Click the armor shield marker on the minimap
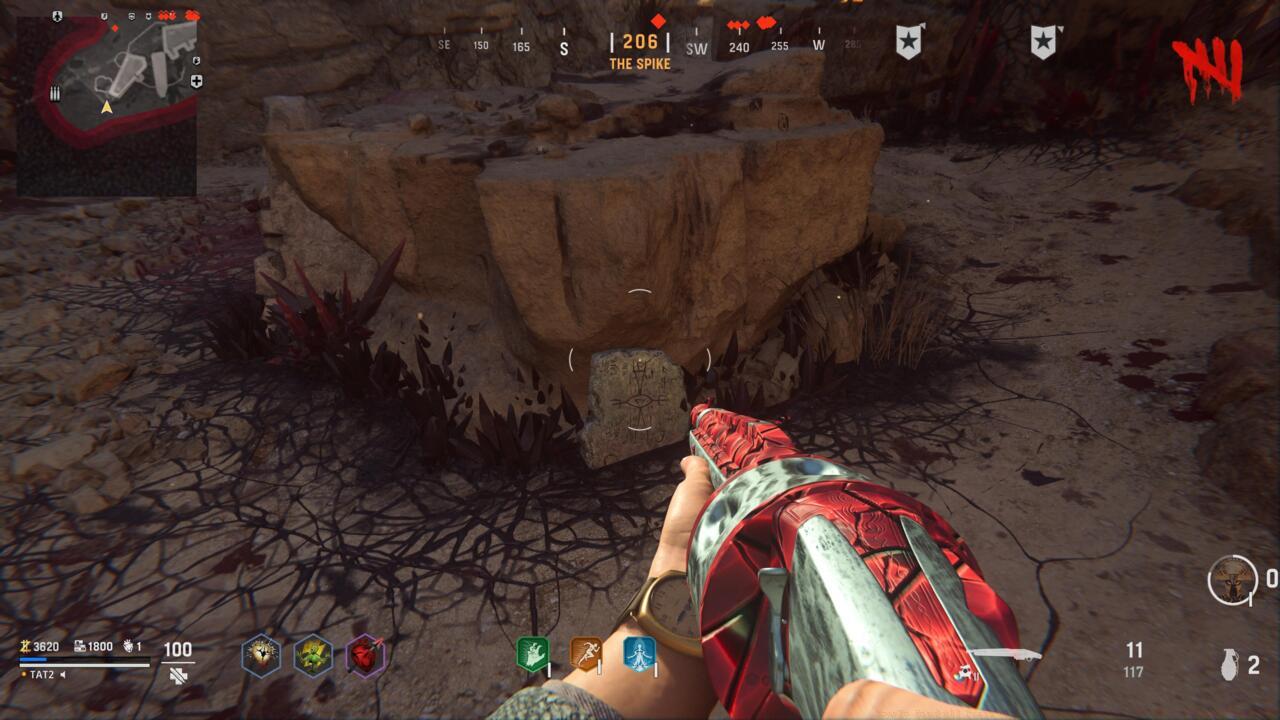This screenshot has height=720, width=1280. tap(58, 15)
